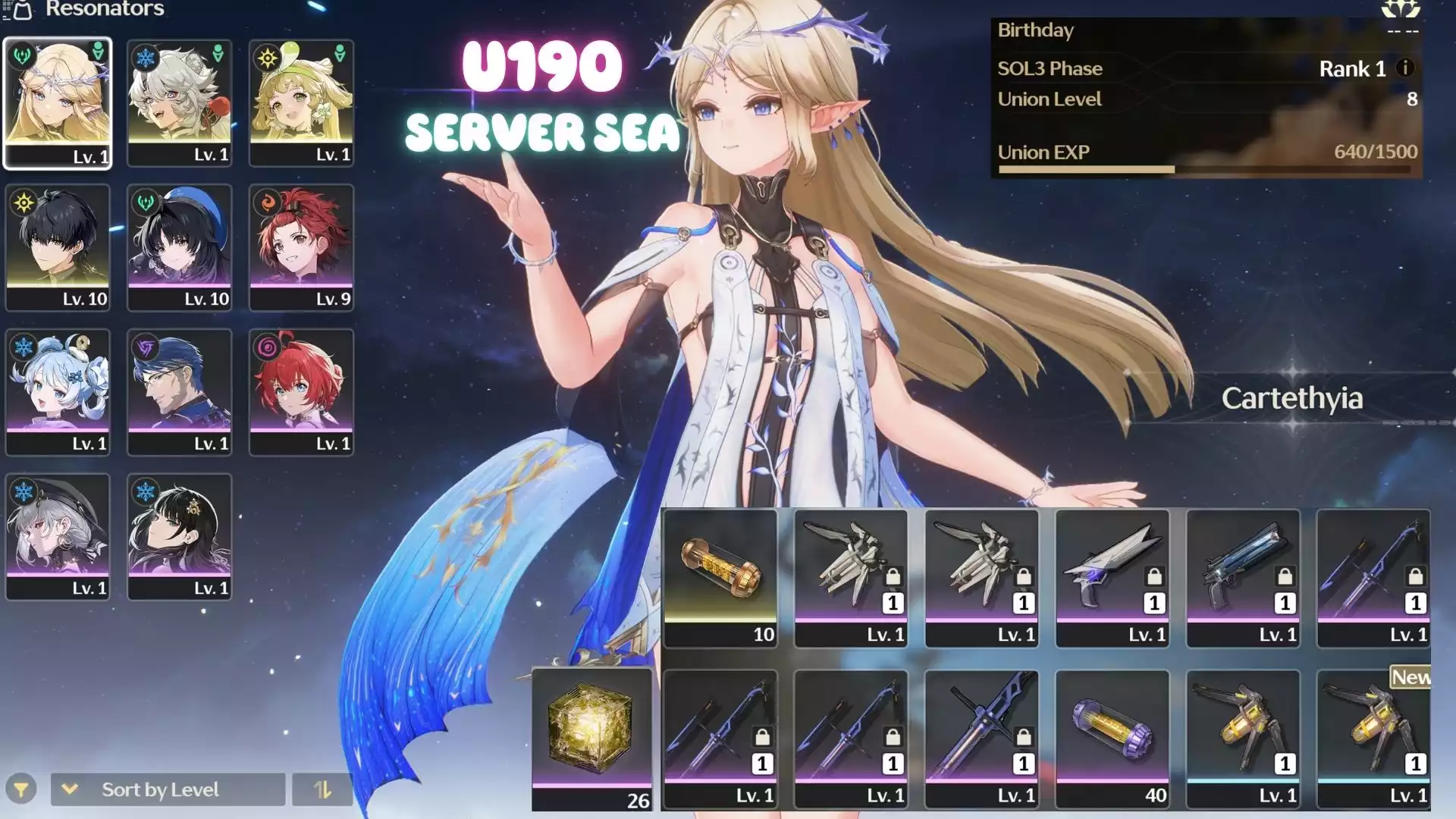This screenshot has width=1456, height=819.
Task: Select the black-haired male Lv. 10 resonator
Action: point(58,247)
